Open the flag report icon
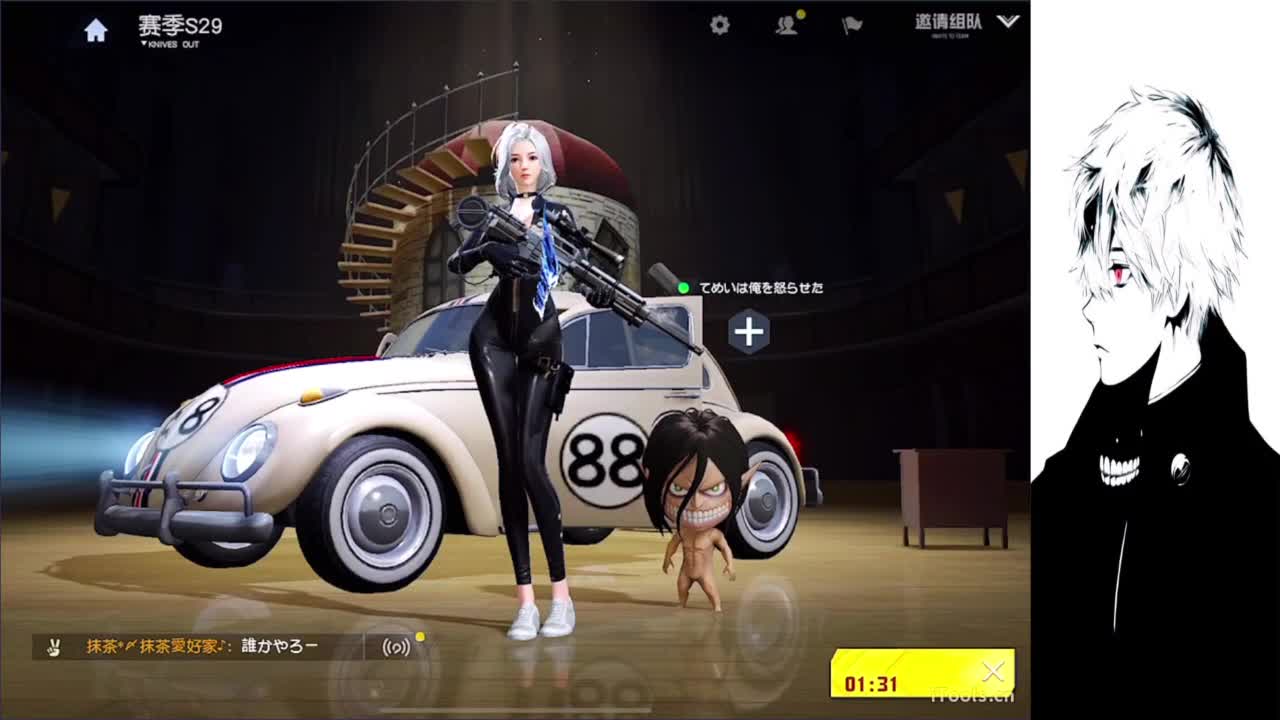The height and width of the screenshot is (720, 1280). coord(852,28)
